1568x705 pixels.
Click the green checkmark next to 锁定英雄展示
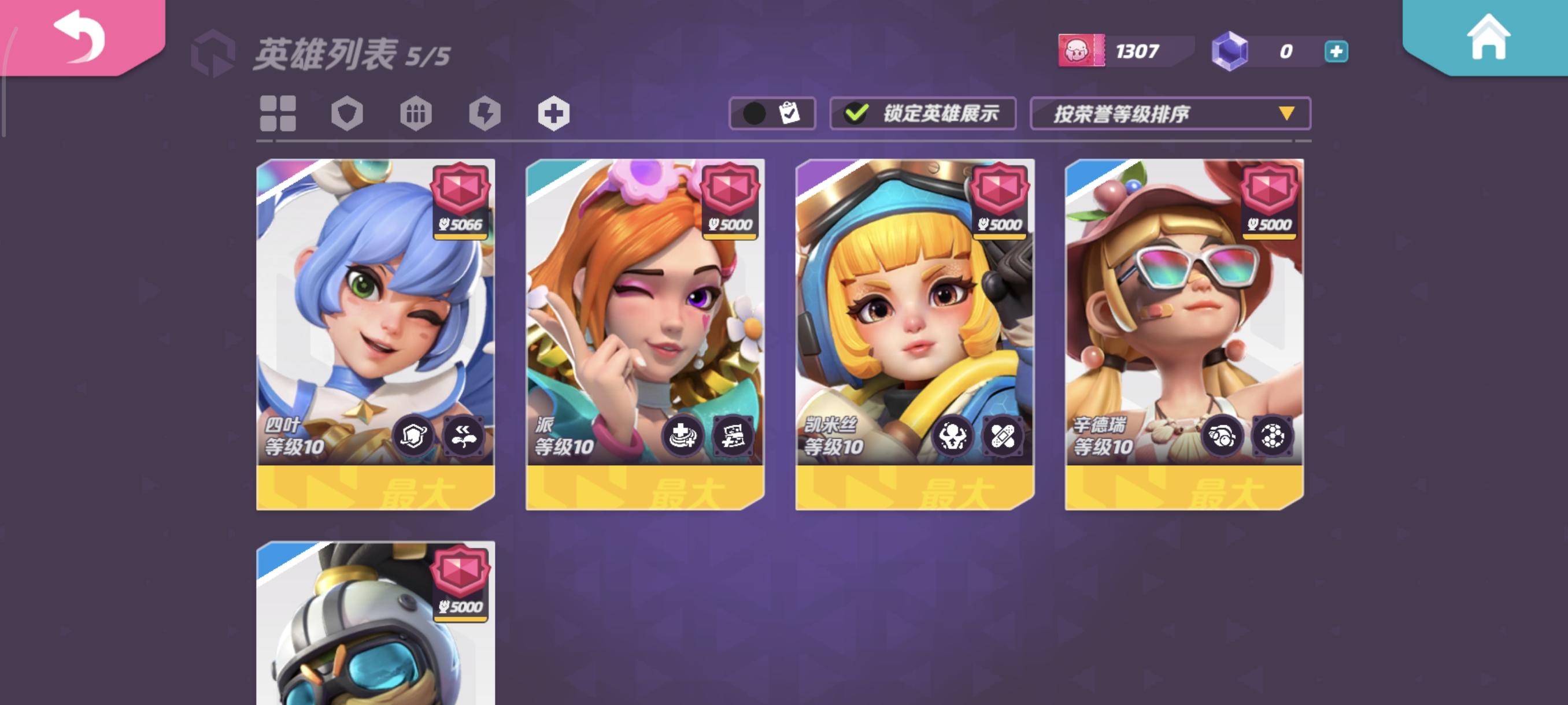pos(857,113)
